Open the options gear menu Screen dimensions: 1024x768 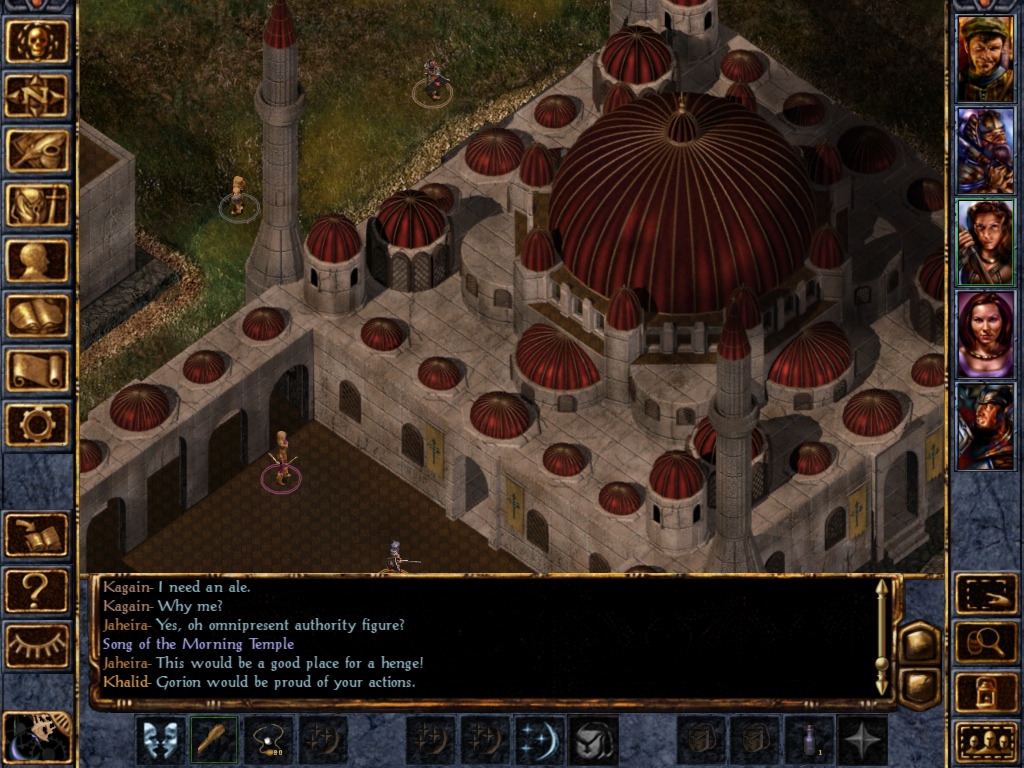[x=37, y=425]
